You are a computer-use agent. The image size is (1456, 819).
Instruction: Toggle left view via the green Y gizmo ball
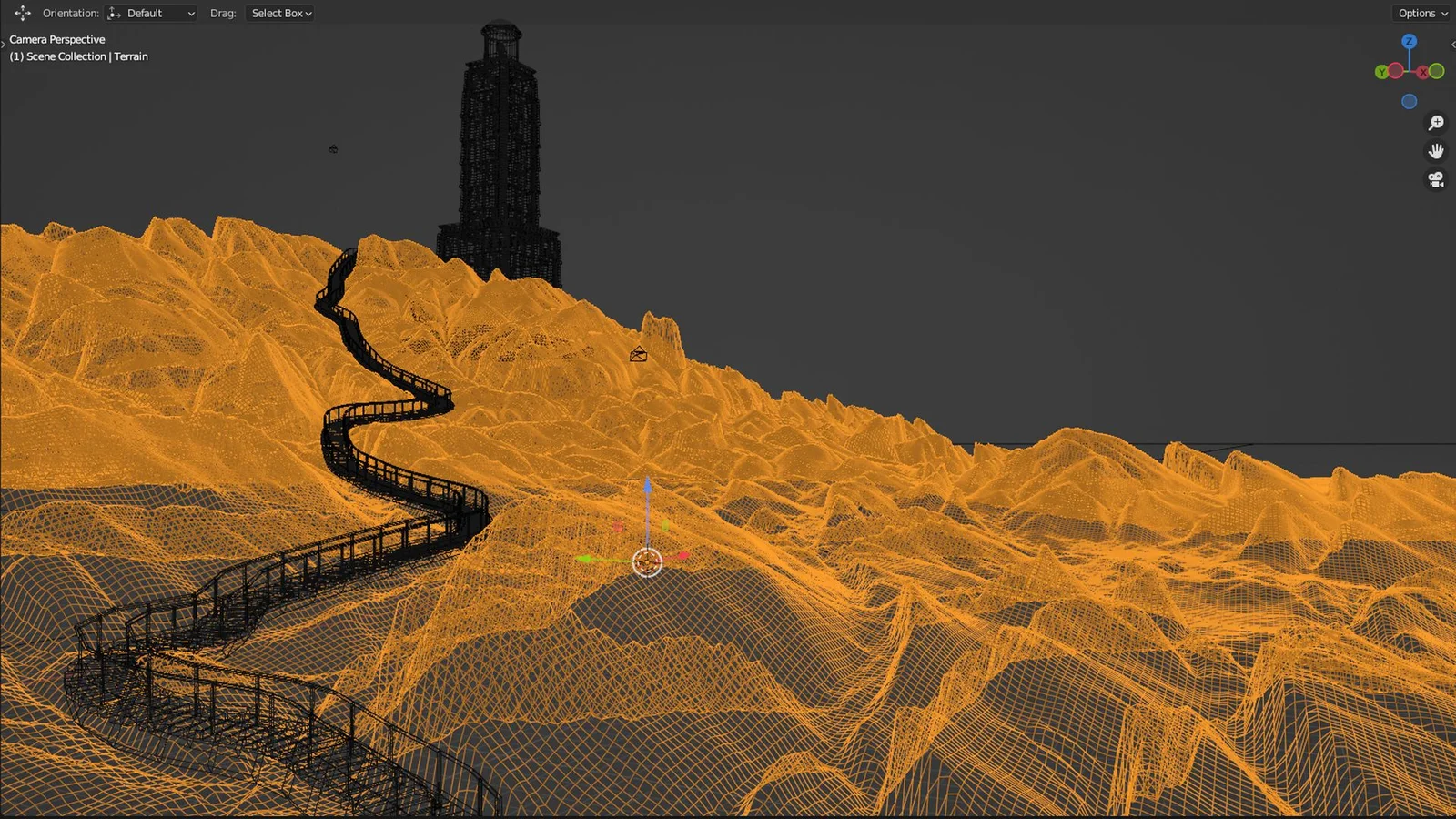[1381, 71]
